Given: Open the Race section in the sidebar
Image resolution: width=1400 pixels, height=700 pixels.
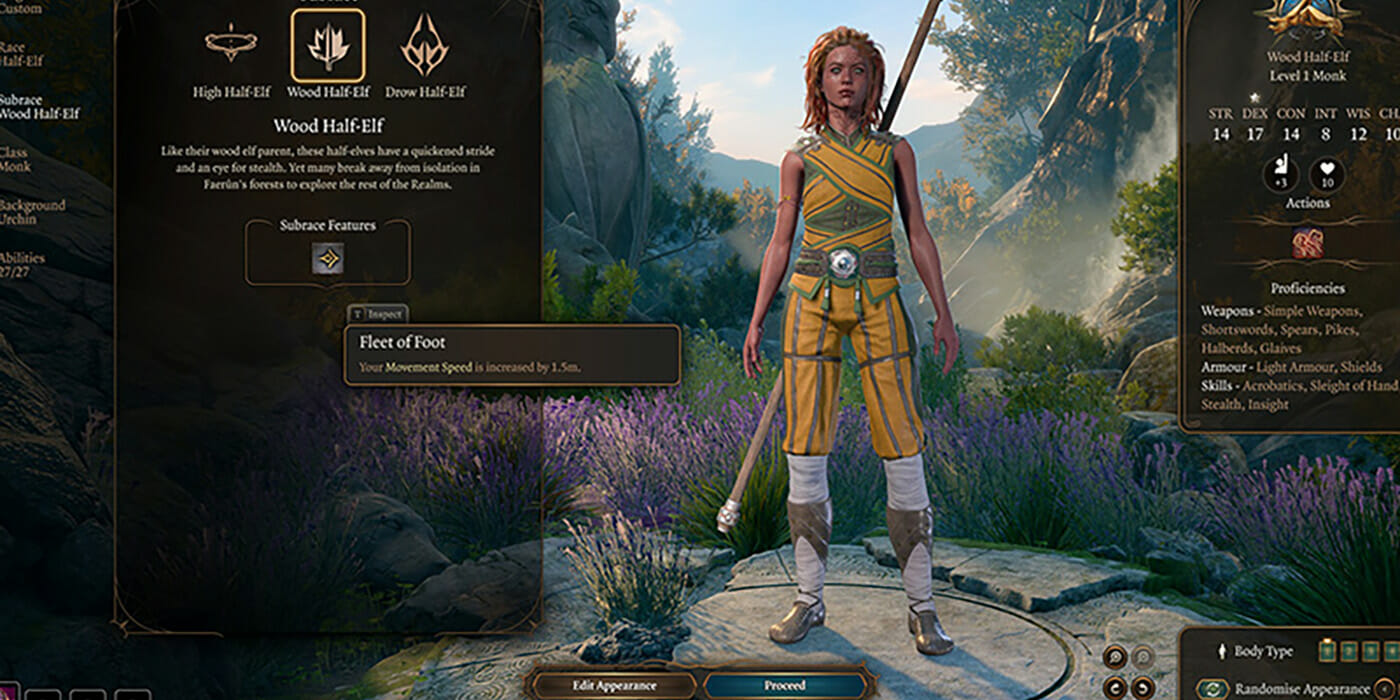Looking at the screenshot, I should tap(22, 54).
